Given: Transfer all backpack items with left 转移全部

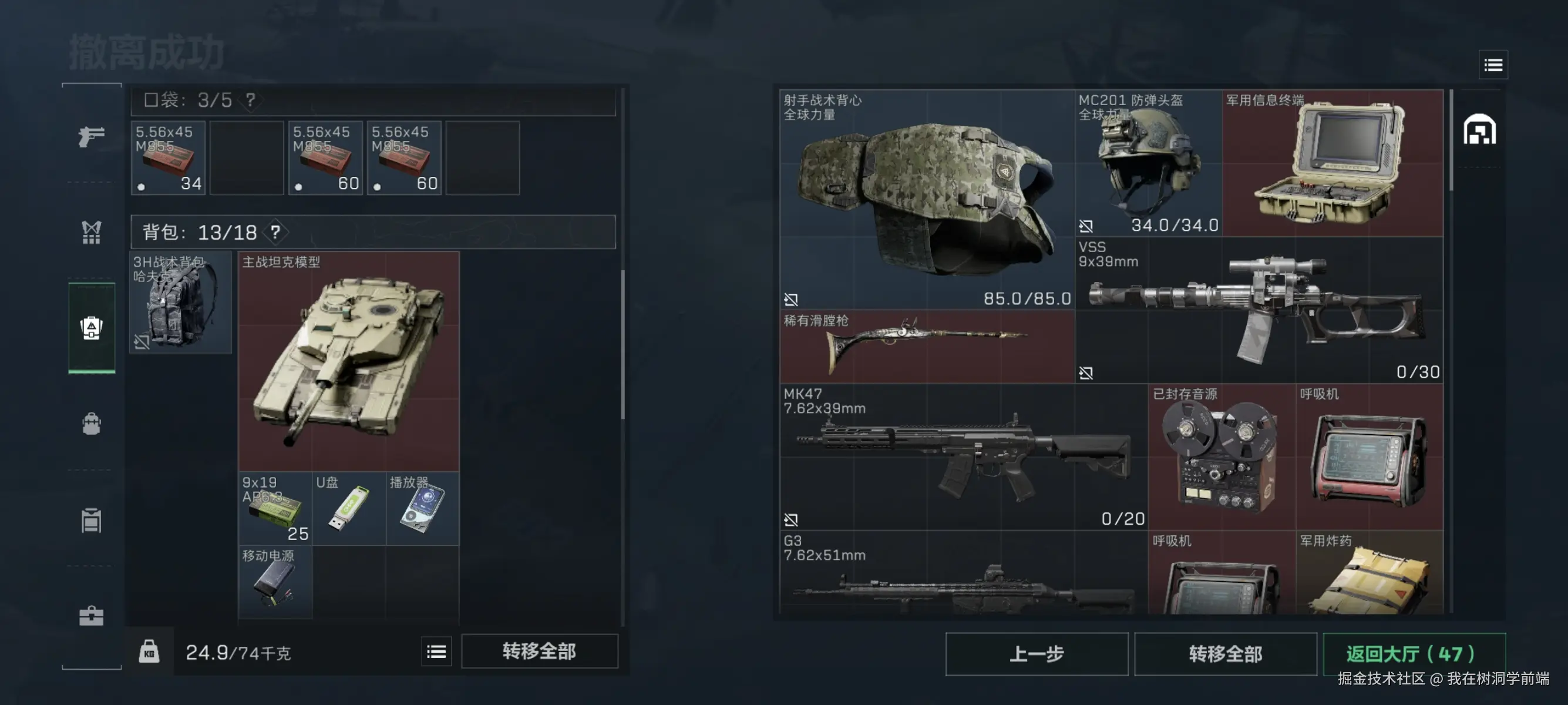Looking at the screenshot, I should tap(539, 652).
